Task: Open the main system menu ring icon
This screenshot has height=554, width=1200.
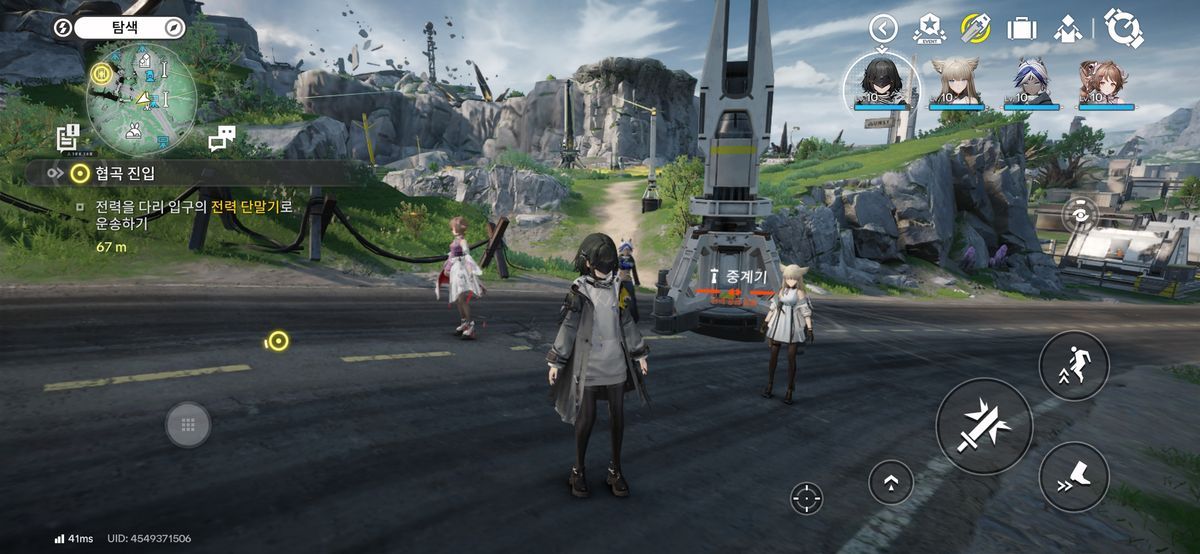Action: pyautogui.click(x=1125, y=28)
